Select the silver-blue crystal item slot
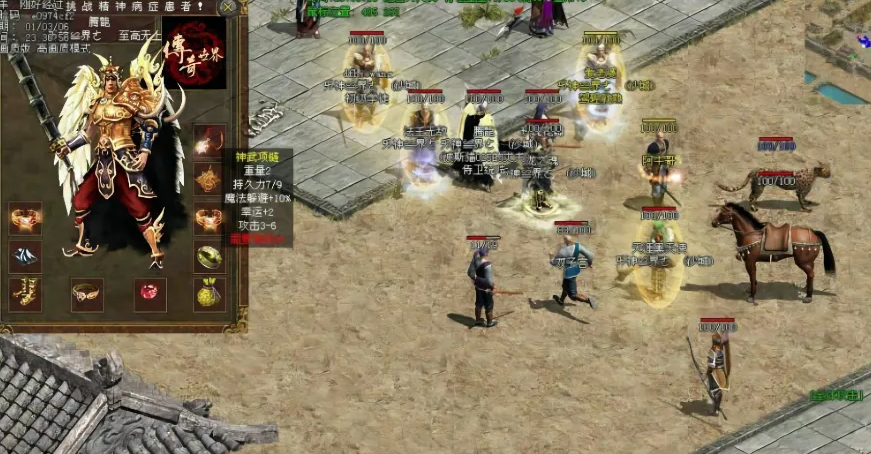 [25, 256]
